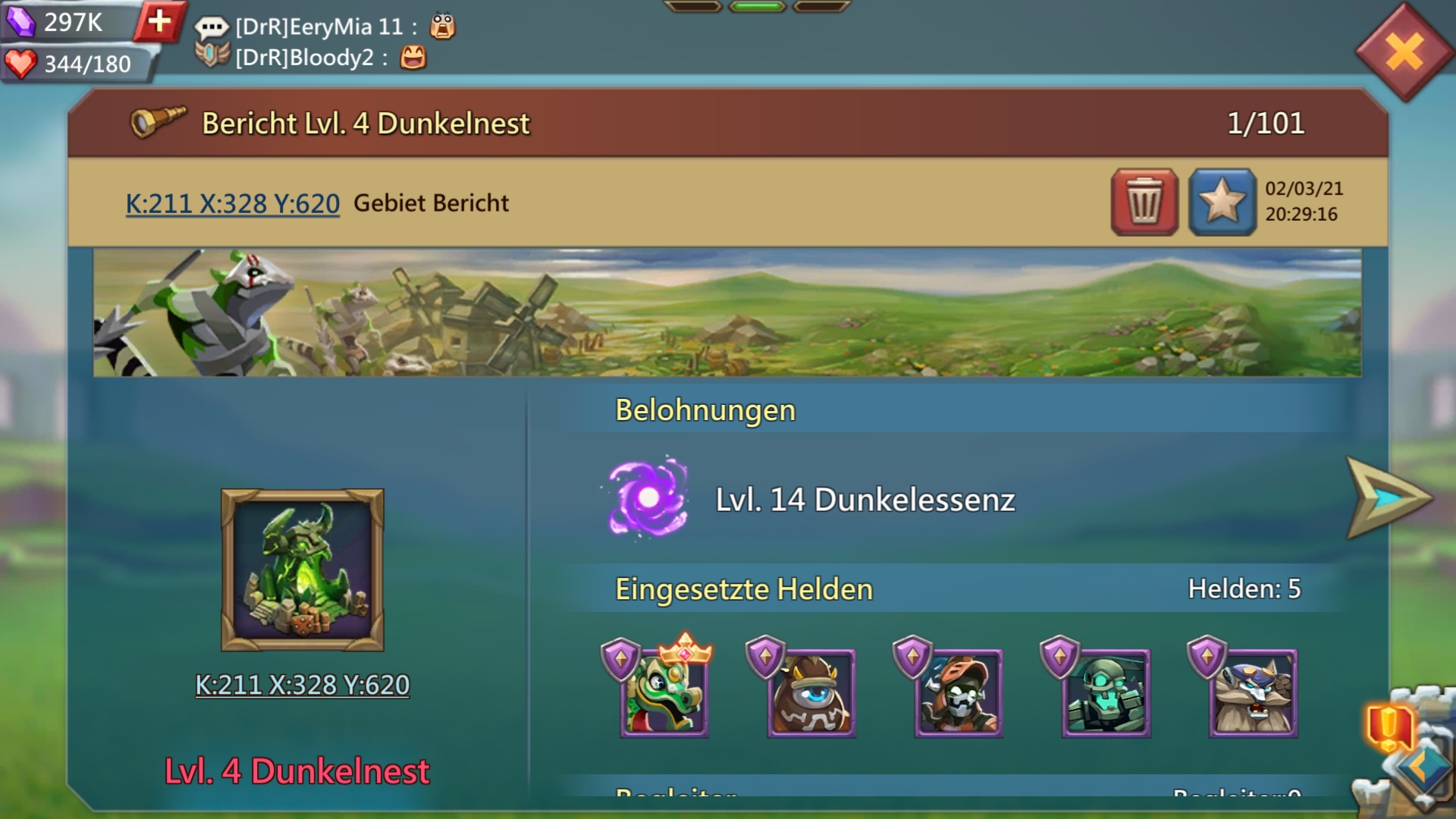The width and height of the screenshot is (1456, 819).
Task: Choose the one-eyed brown hero portrait
Action: pos(811,692)
